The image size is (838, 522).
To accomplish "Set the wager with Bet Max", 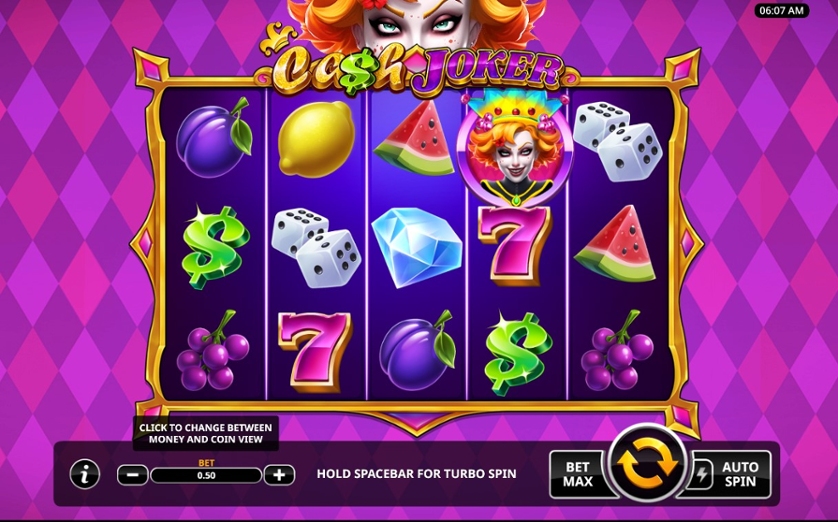I will pyautogui.click(x=578, y=474).
